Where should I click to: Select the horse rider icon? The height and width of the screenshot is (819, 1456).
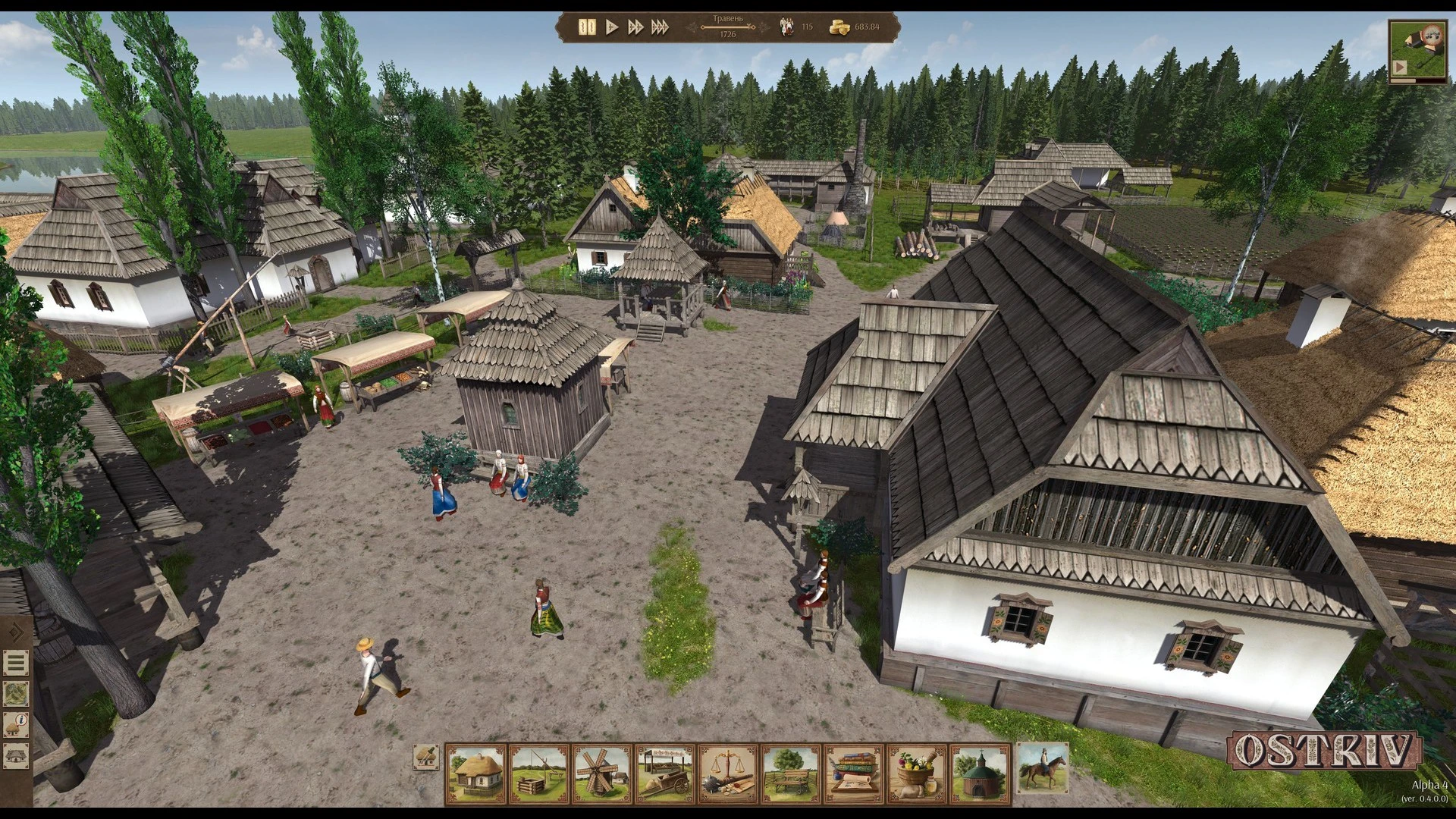pos(1042,767)
